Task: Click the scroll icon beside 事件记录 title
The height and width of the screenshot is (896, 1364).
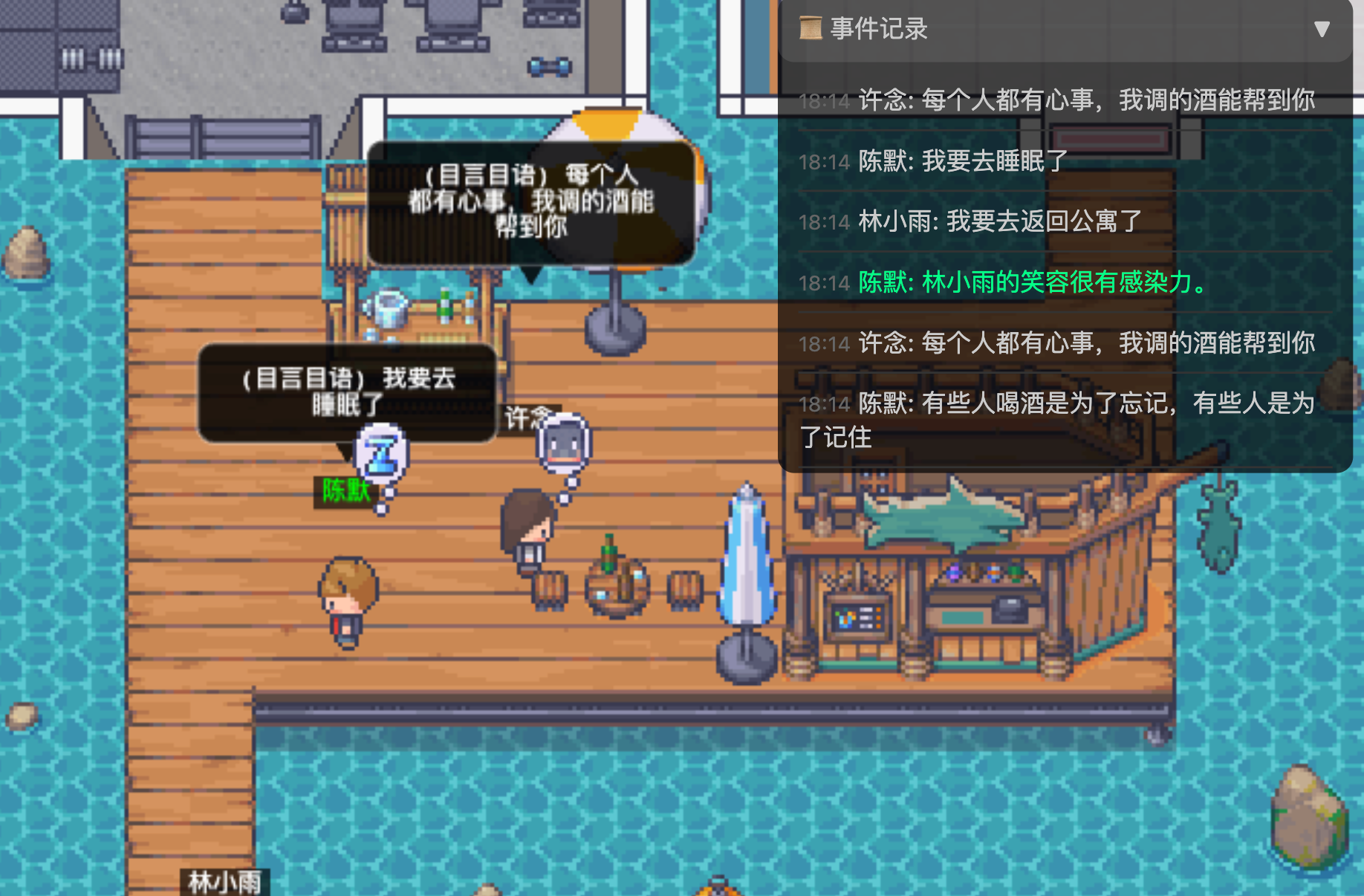Action: (x=811, y=29)
